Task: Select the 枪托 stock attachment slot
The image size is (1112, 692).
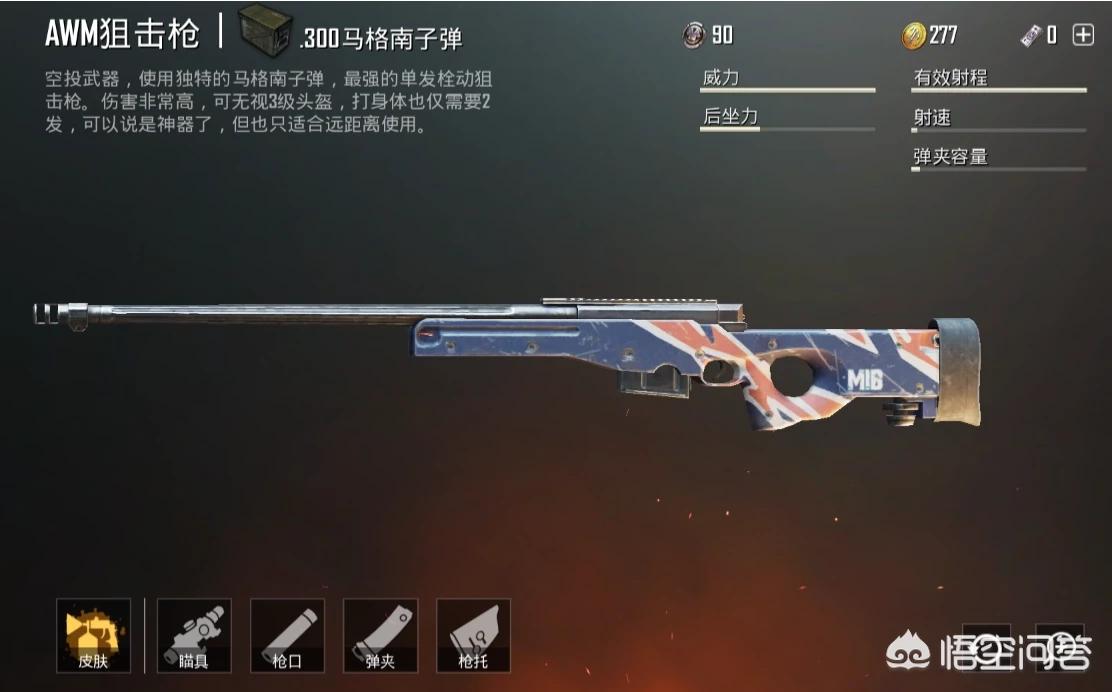Action: (473, 635)
